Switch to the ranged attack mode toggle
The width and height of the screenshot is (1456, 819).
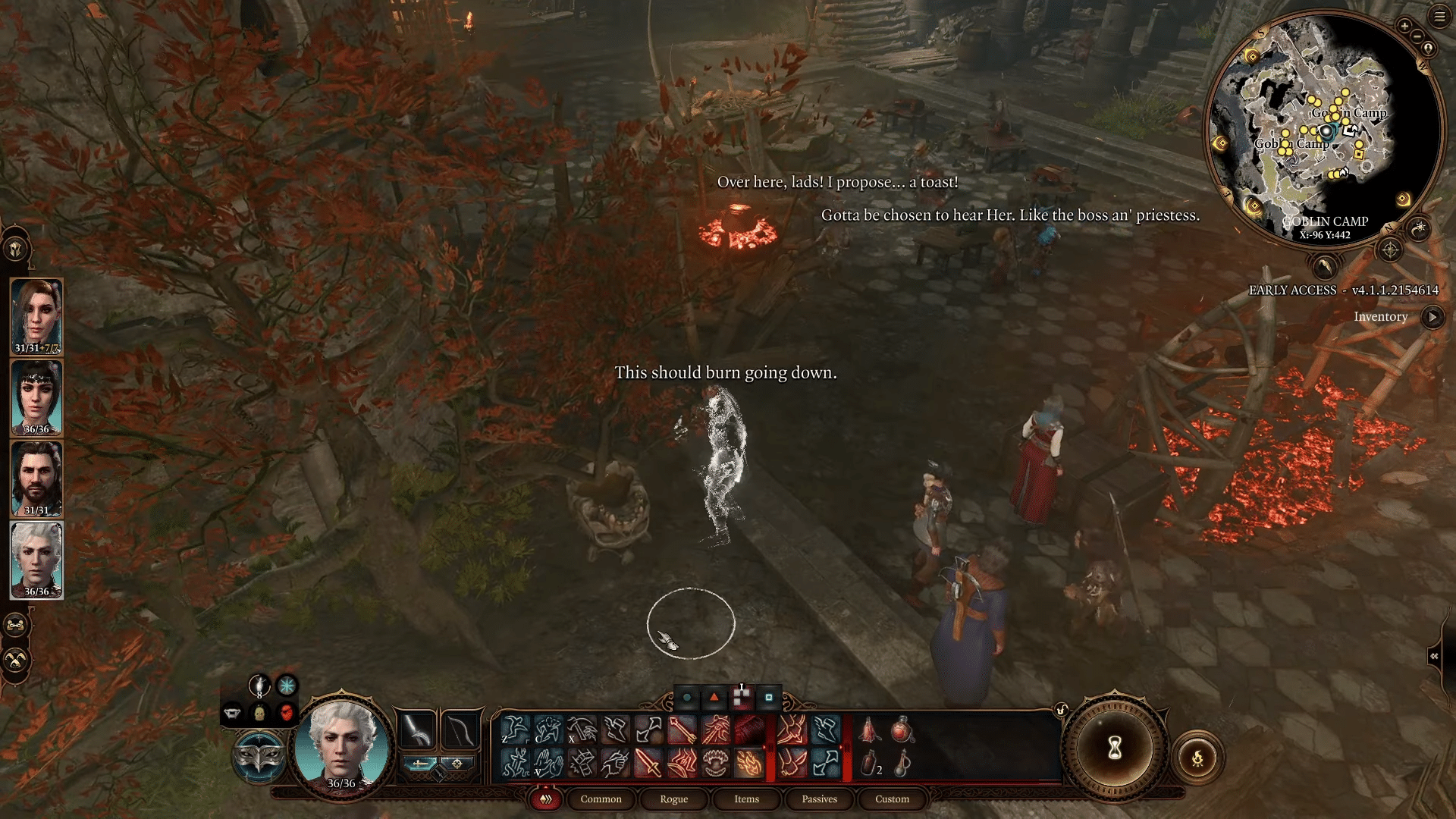click(457, 764)
